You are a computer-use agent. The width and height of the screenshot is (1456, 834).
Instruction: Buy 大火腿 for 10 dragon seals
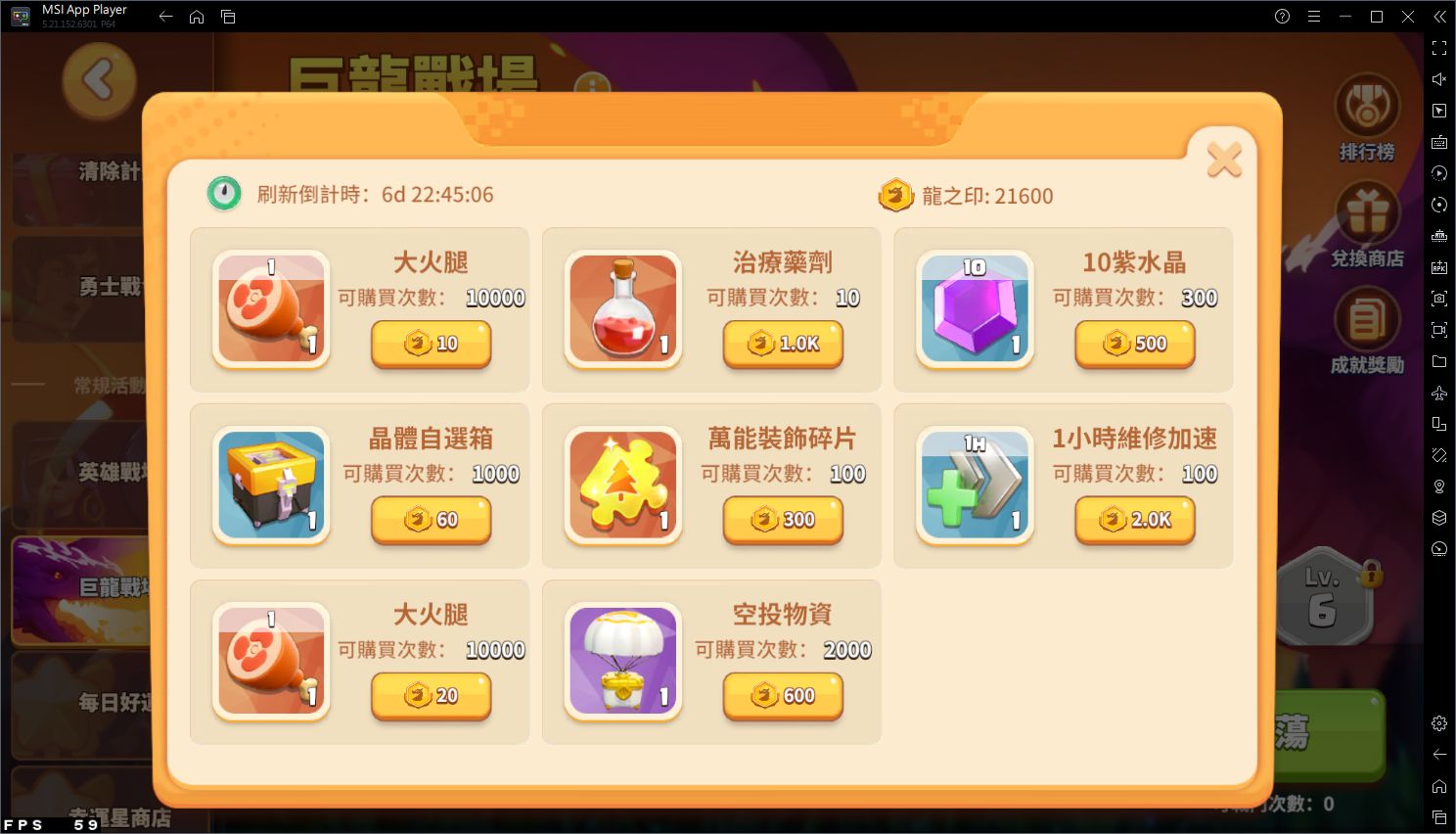coord(431,345)
